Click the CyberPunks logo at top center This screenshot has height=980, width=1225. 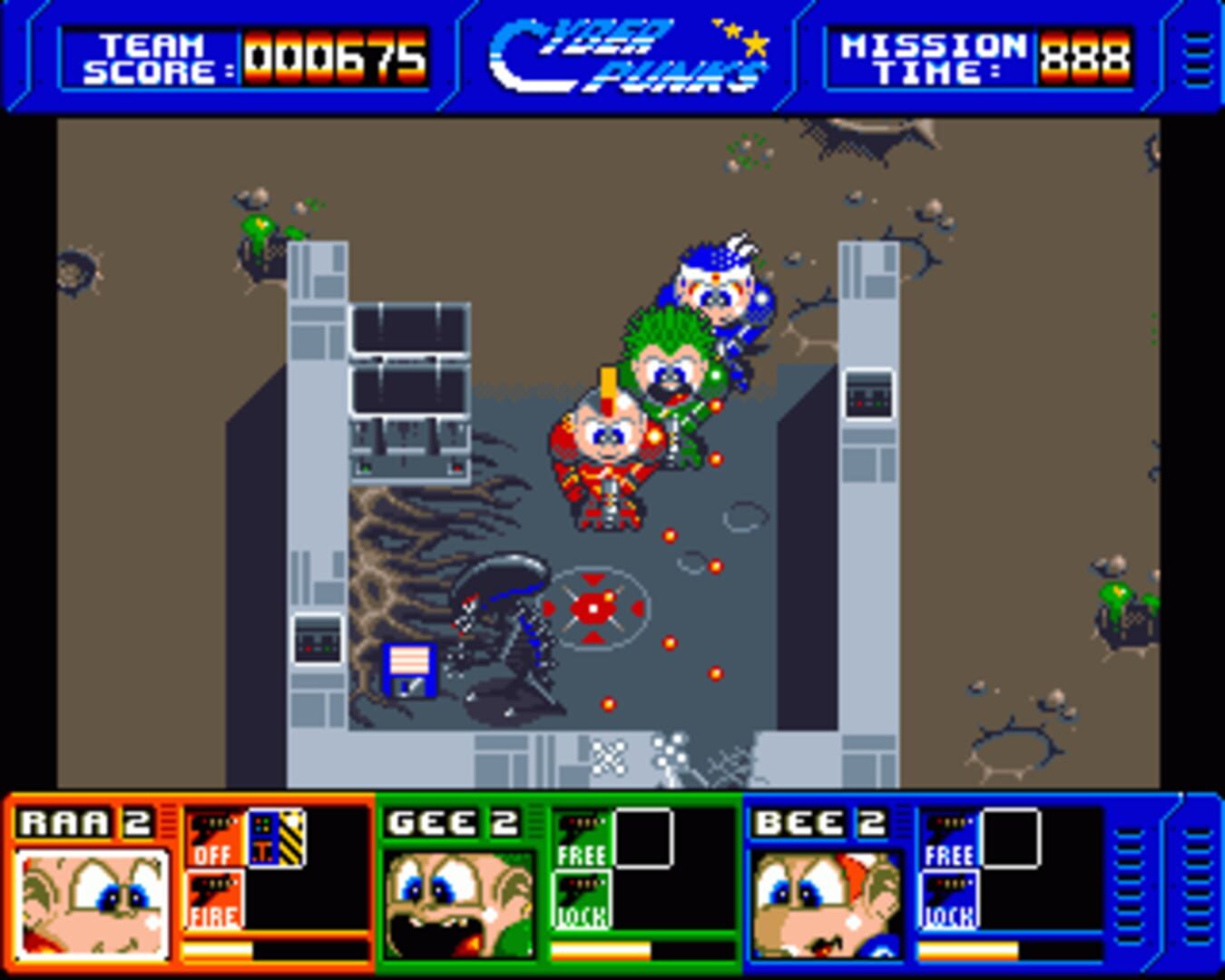click(x=626, y=53)
